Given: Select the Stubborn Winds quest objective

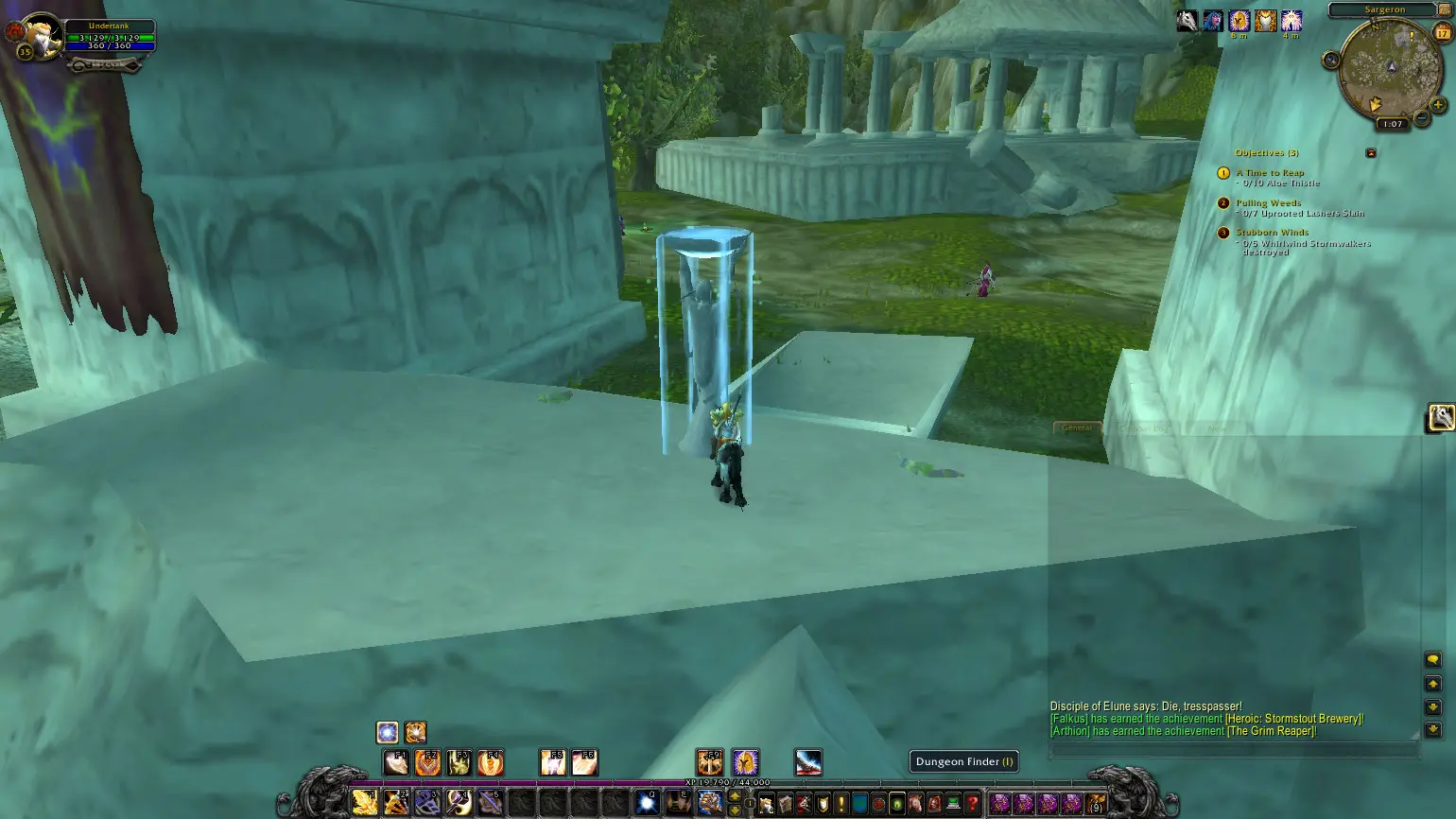Looking at the screenshot, I should tap(1272, 233).
